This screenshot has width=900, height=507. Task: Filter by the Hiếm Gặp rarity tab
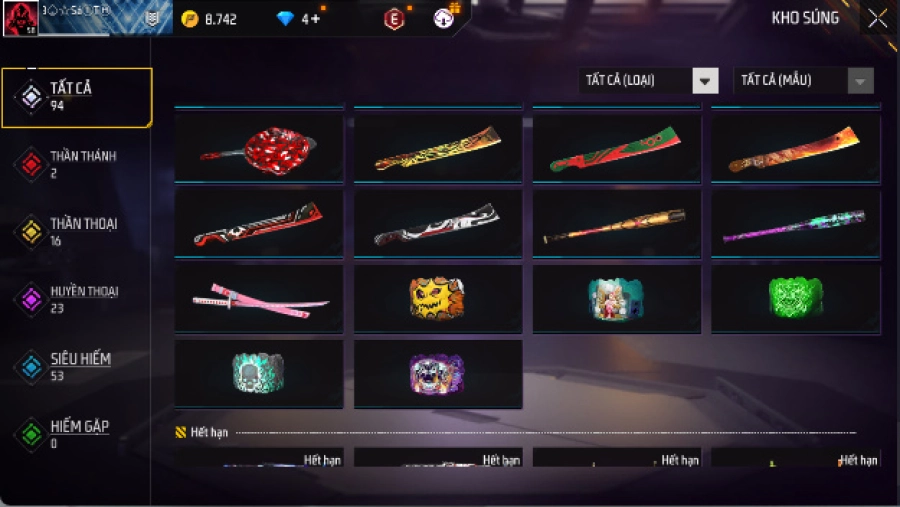click(x=76, y=433)
